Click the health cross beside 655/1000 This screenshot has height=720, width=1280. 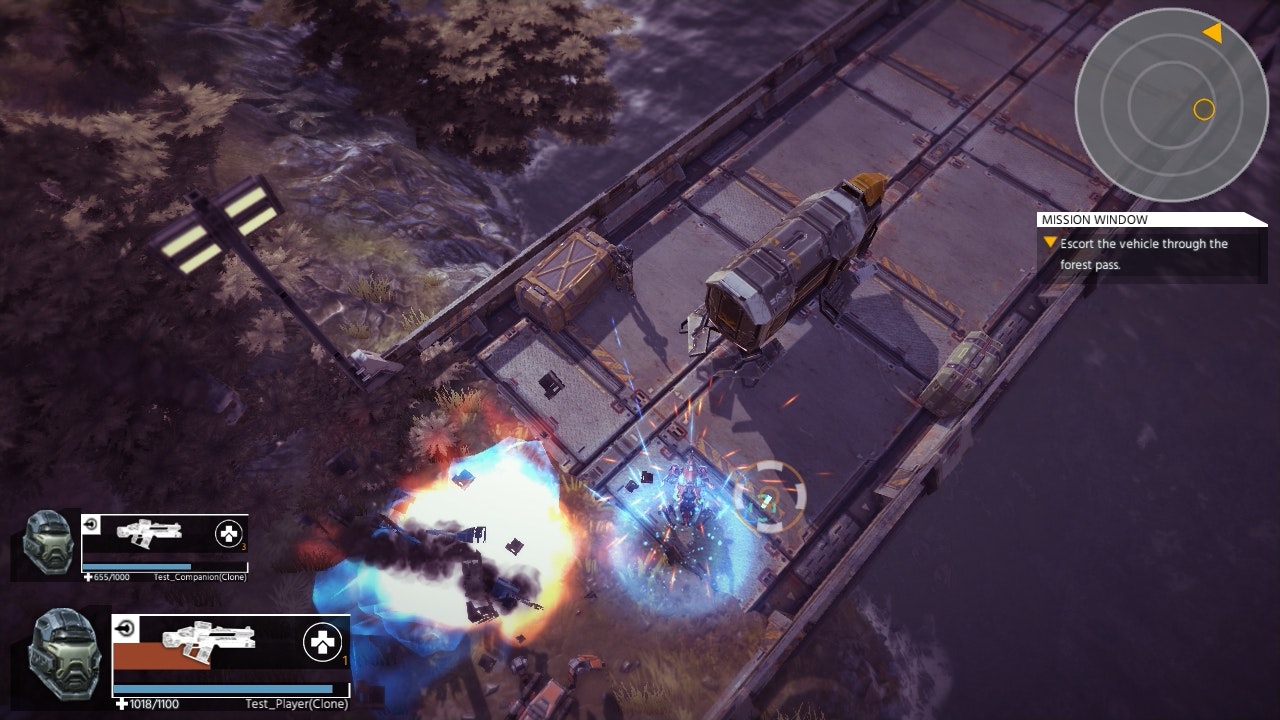pyautogui.click(x=86, y=577)
